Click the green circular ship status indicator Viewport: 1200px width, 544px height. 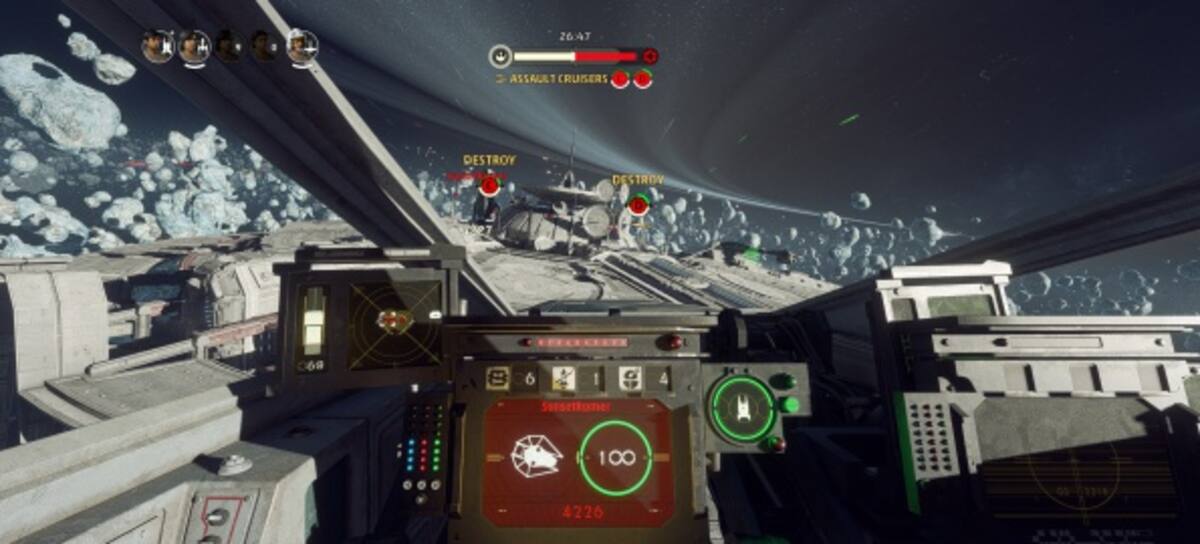pyautogui.click(x=742, y=408)
